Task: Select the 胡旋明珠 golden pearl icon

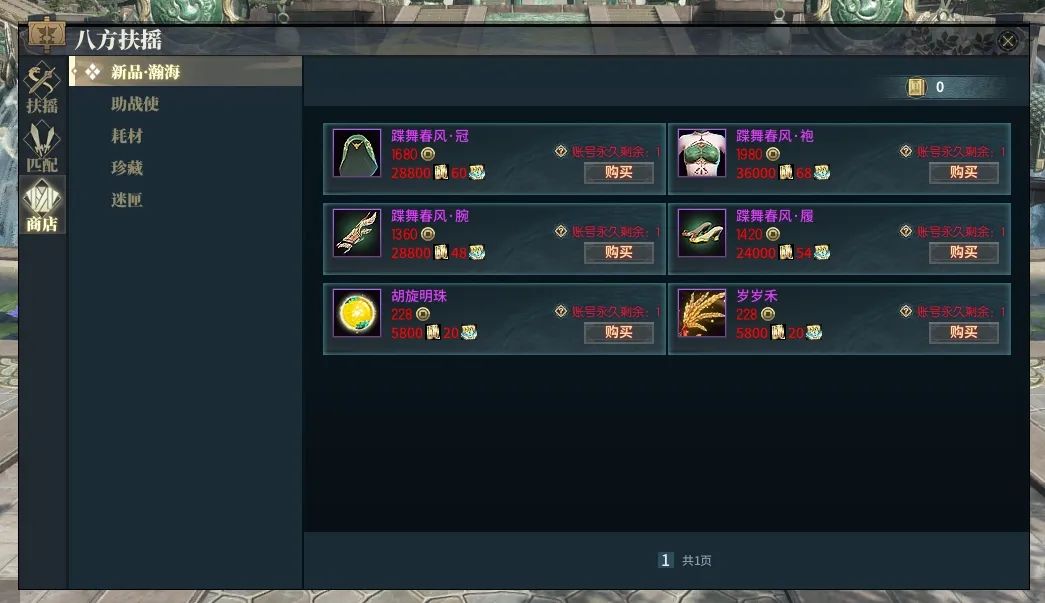Action: [357, 313]
